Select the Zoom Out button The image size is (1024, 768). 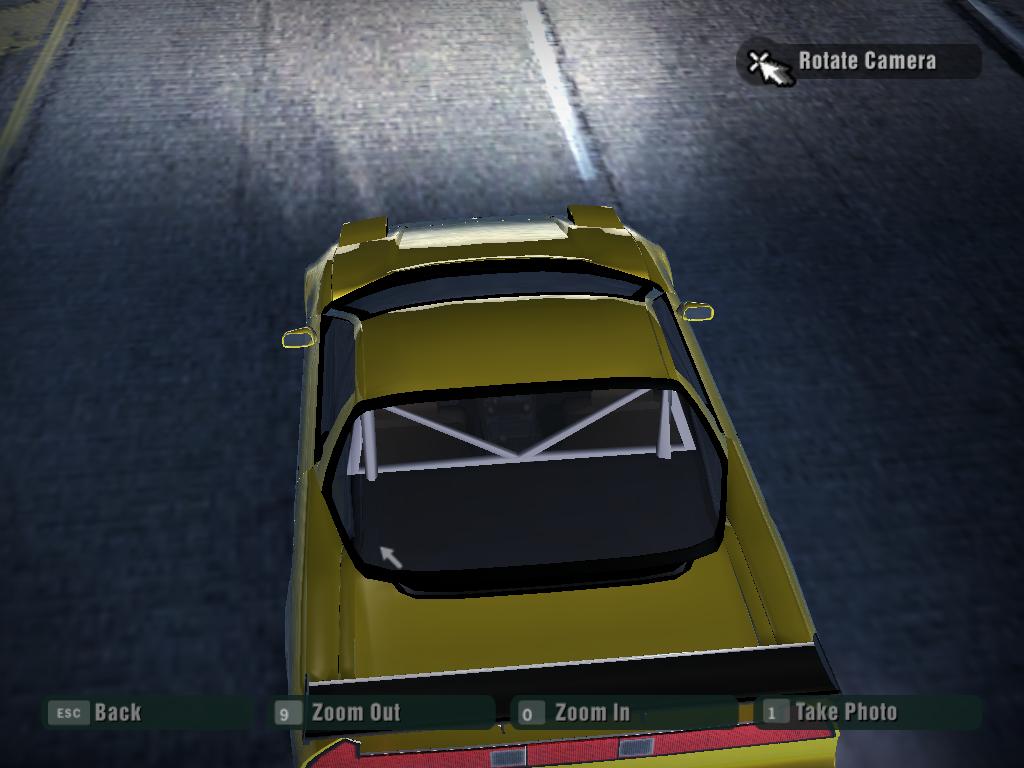point(355,713)
